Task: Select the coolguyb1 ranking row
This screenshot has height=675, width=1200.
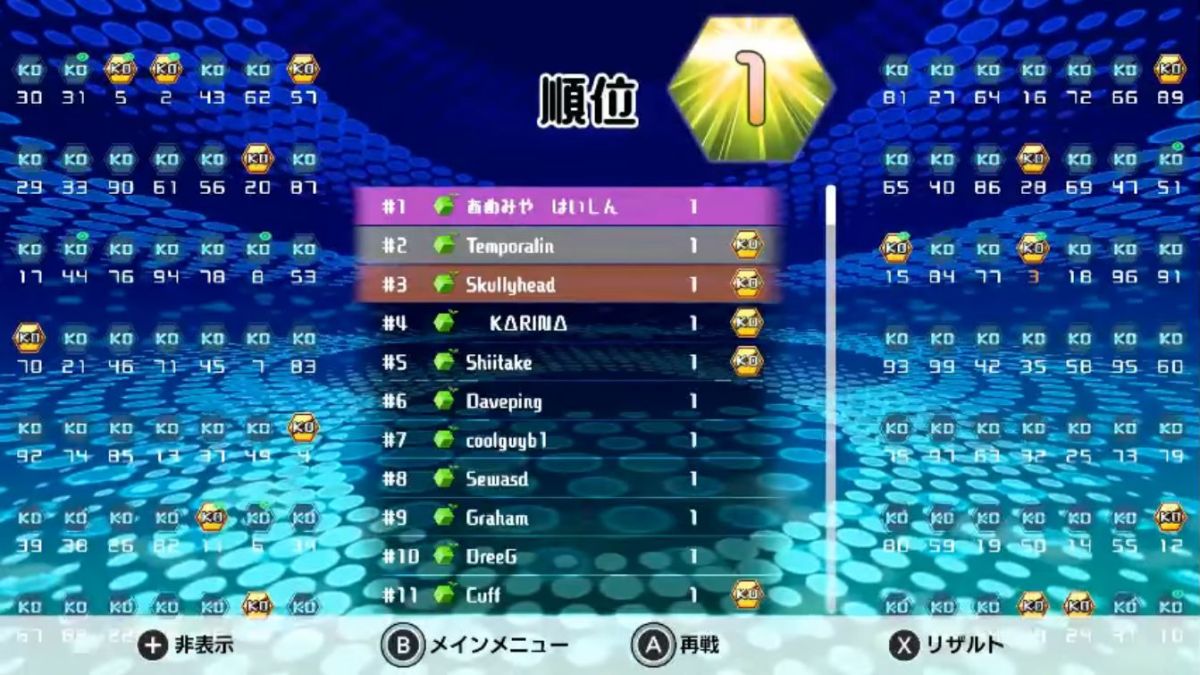Action: pos(570,440)
